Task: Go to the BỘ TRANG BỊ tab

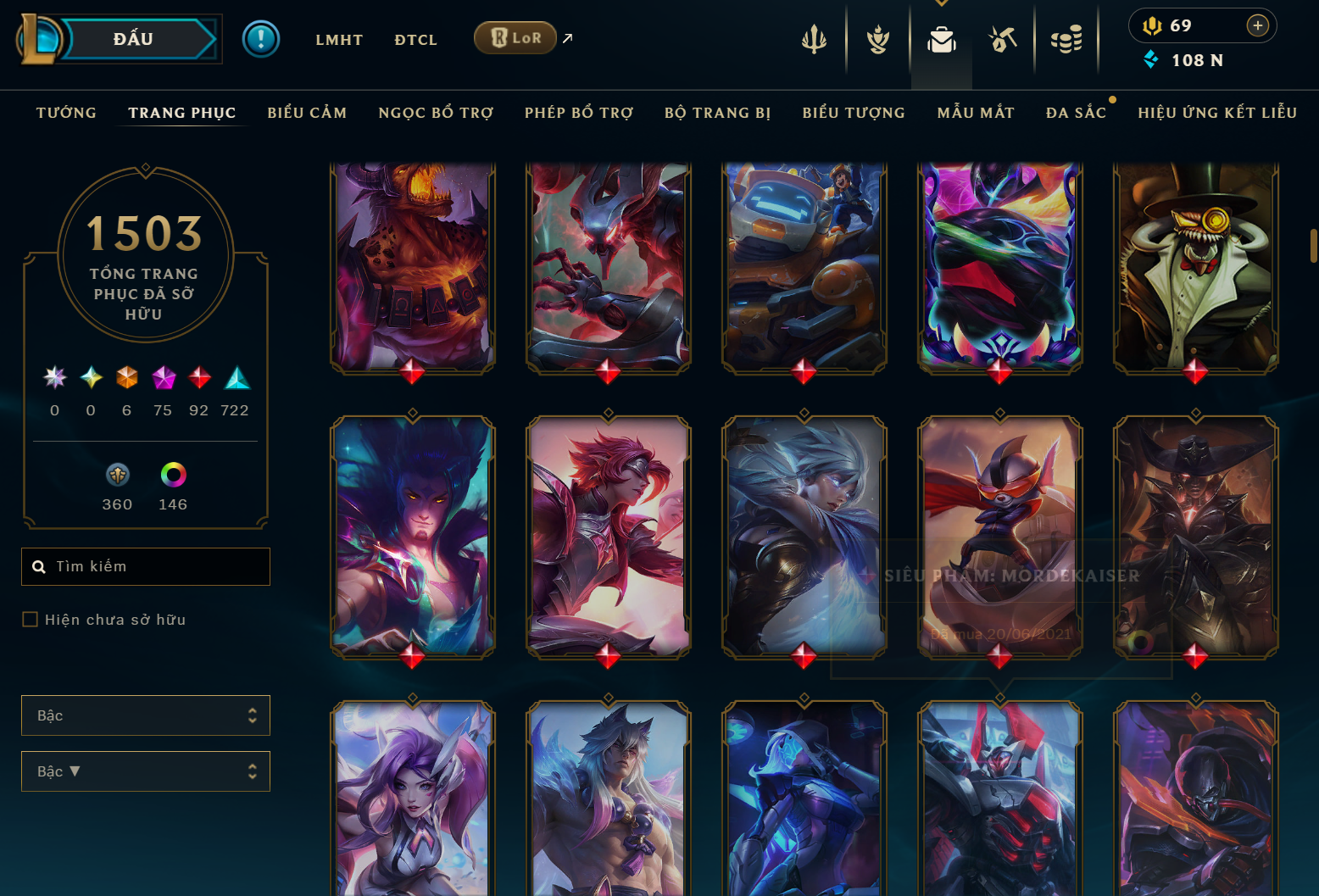Action: [718, 113]
